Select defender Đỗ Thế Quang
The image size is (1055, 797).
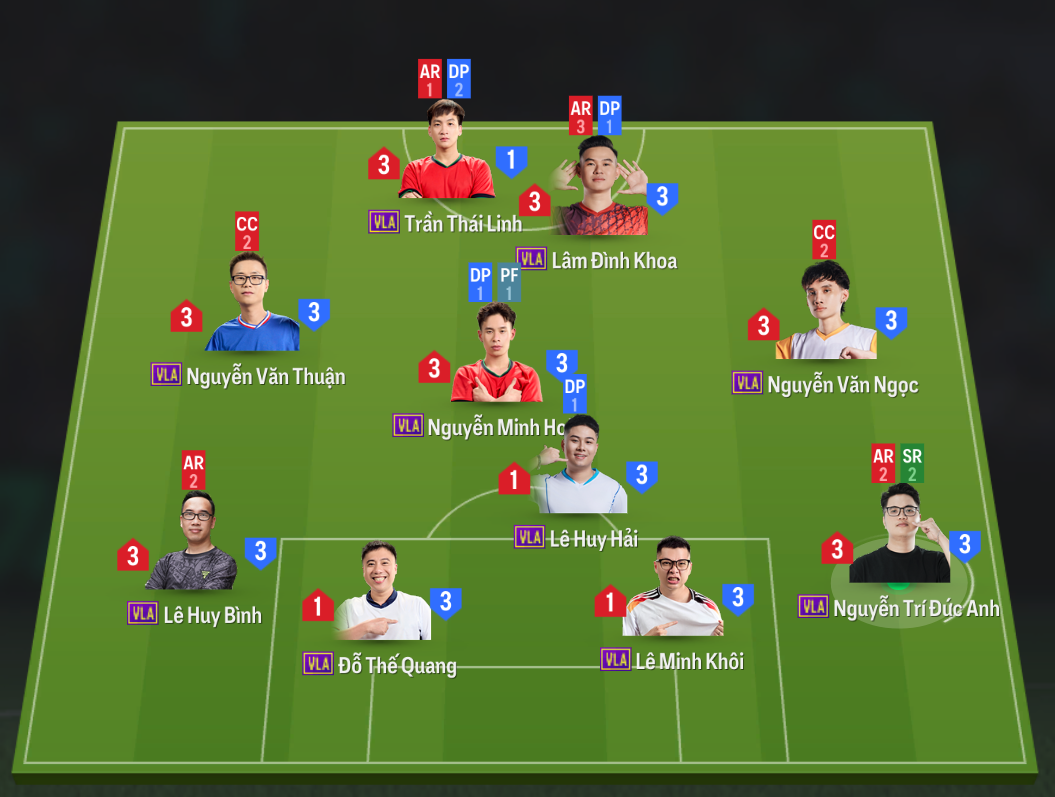[381, 597]
